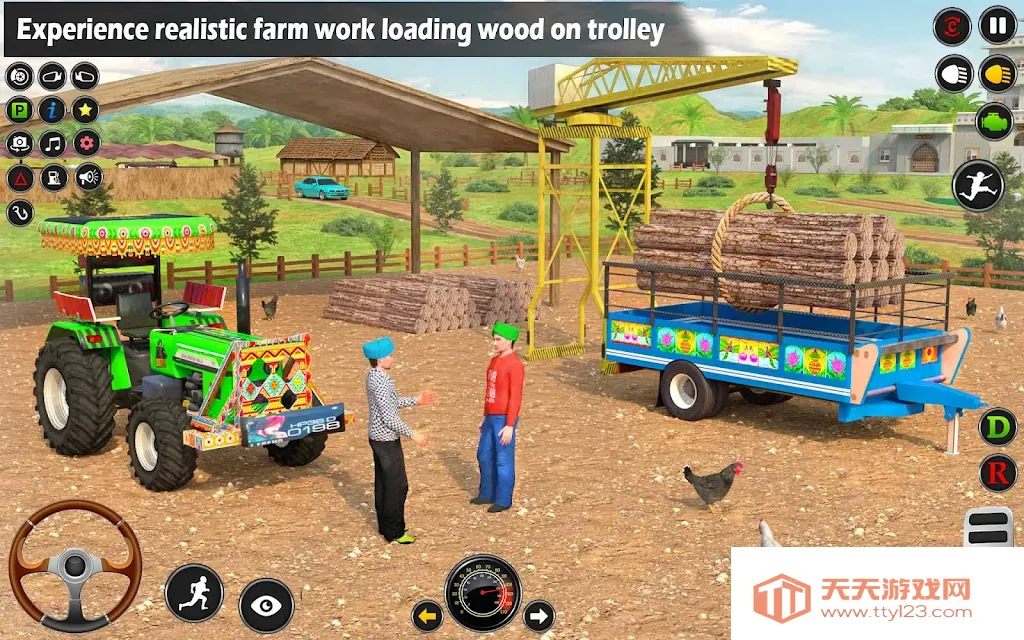Screen dimensions: 1024x640
Task: Change the view with the eye button
Action: (x=266, y=605)
